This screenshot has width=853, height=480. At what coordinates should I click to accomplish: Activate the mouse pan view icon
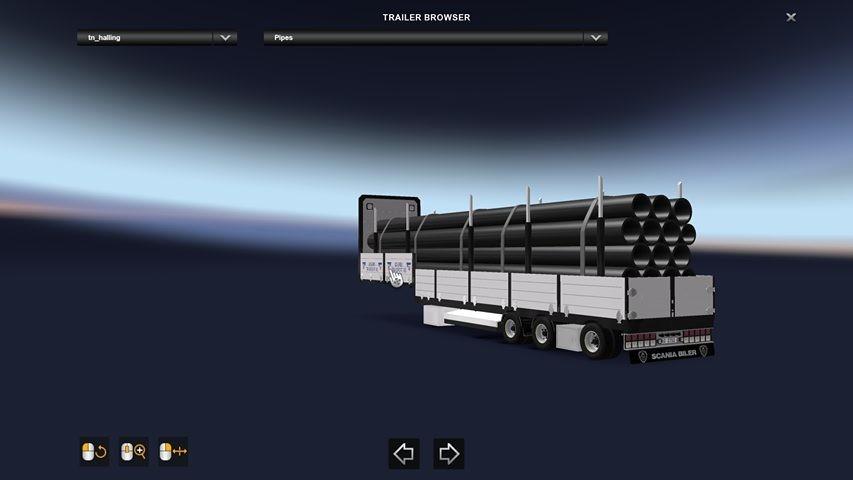[x=173, y=452]
